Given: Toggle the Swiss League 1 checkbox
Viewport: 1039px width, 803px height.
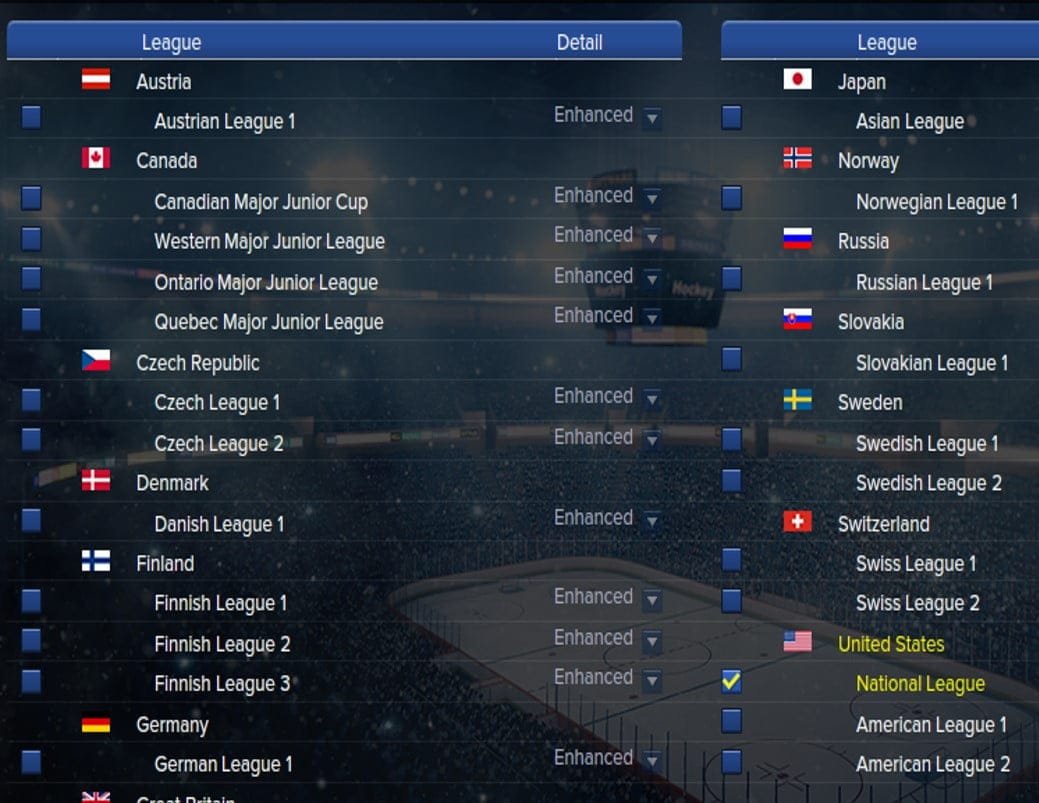Looking at the screenshot, I should pos(731,560).
